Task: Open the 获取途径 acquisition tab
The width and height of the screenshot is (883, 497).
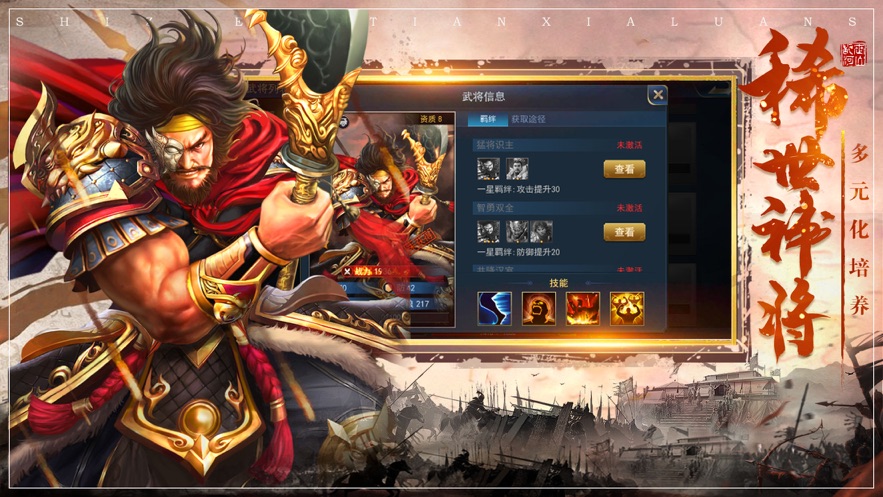Action: pyautogui.click(x=529, y=119)
